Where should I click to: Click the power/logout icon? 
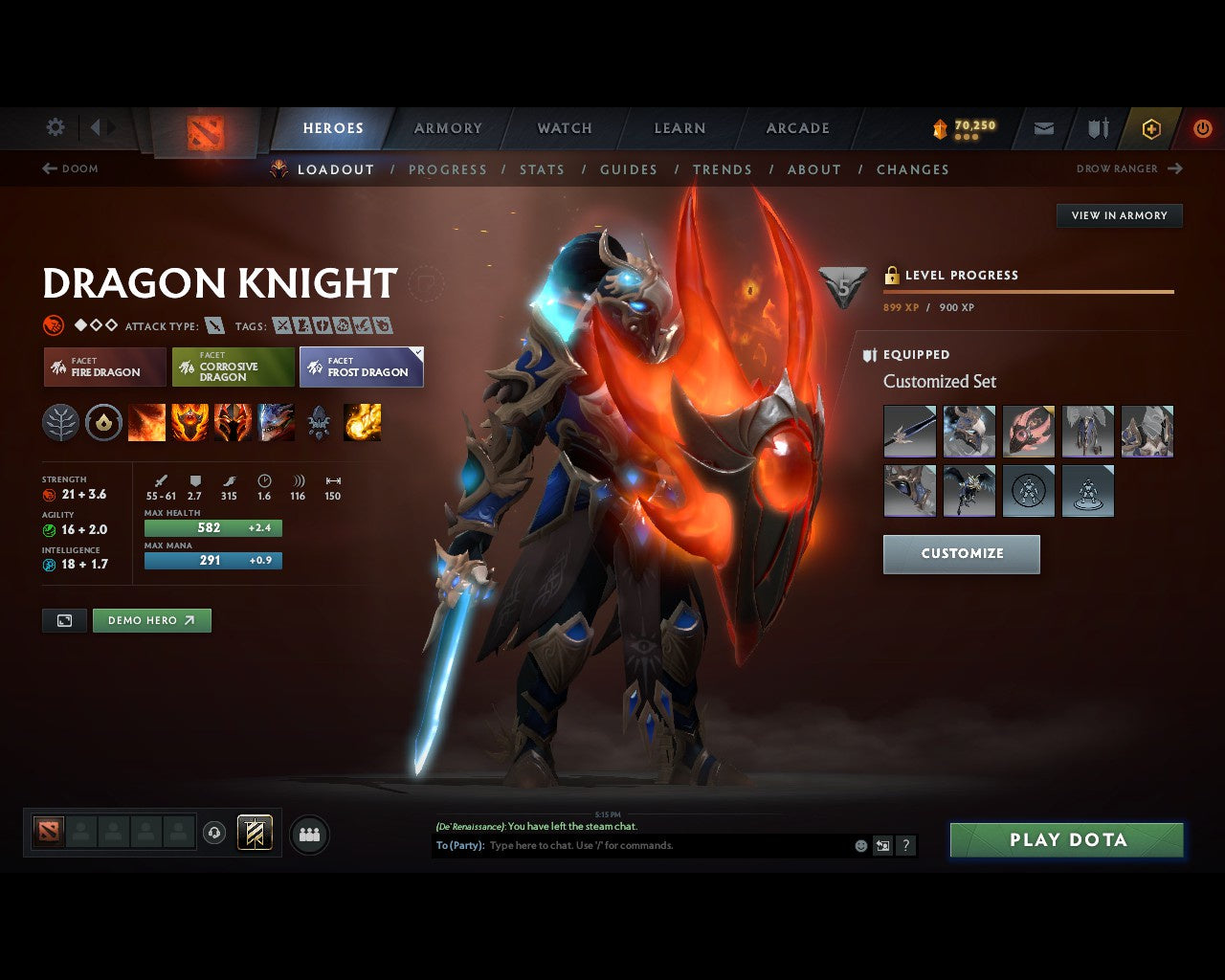coord(1203,127)
